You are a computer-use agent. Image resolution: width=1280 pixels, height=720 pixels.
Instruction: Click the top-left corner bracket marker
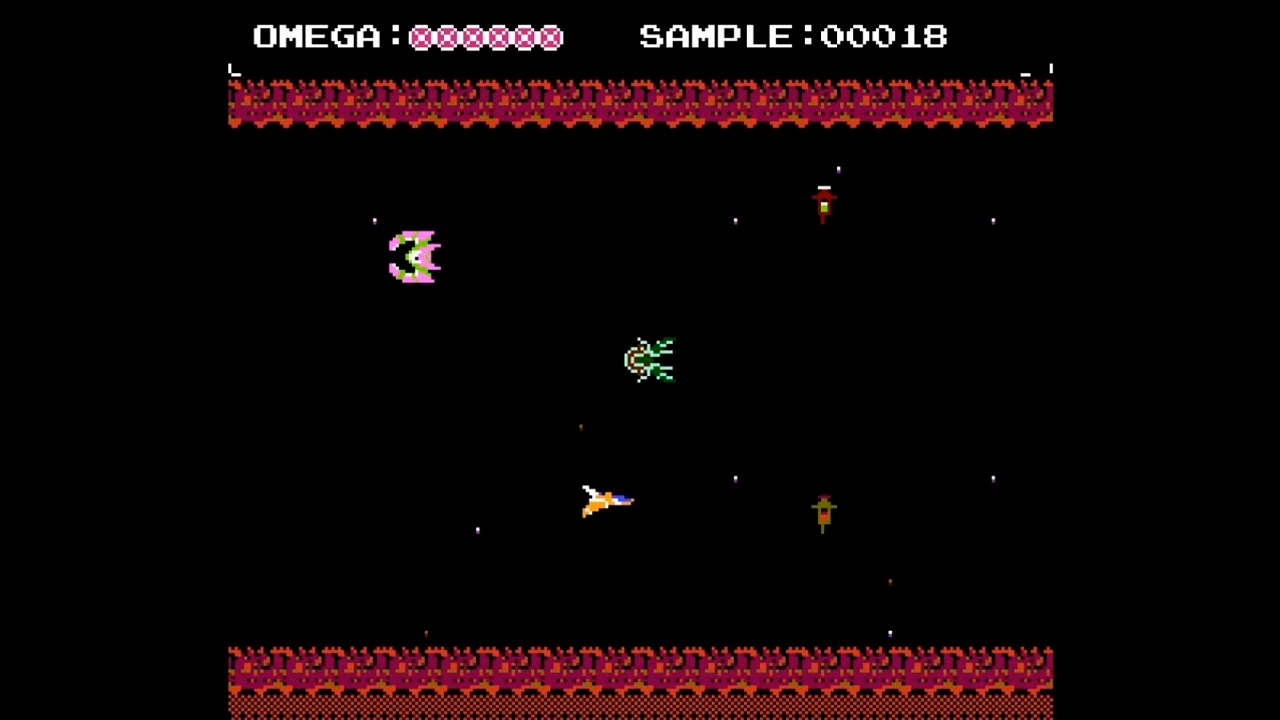234,69
